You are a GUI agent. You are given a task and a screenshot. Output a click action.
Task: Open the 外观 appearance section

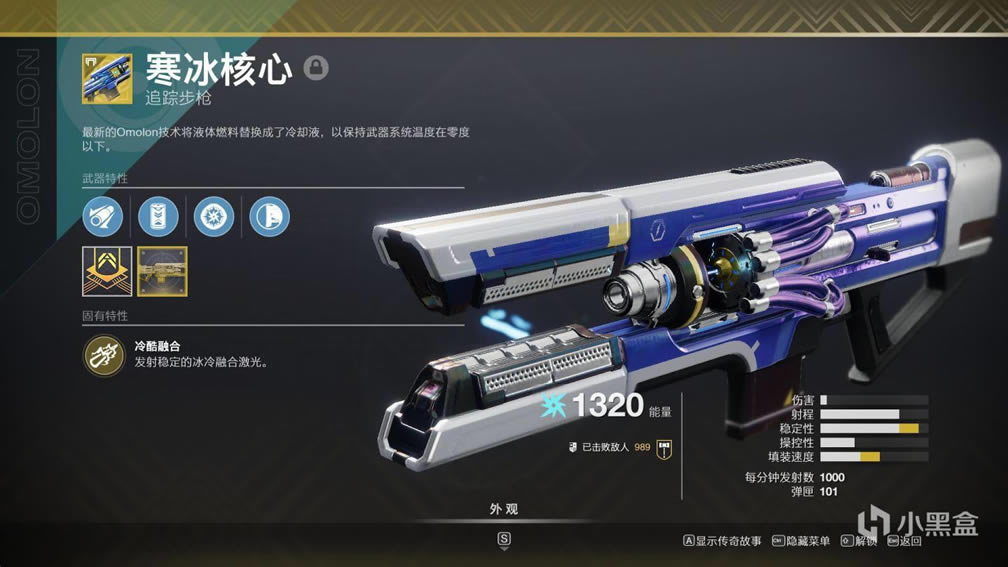point(504,509)
